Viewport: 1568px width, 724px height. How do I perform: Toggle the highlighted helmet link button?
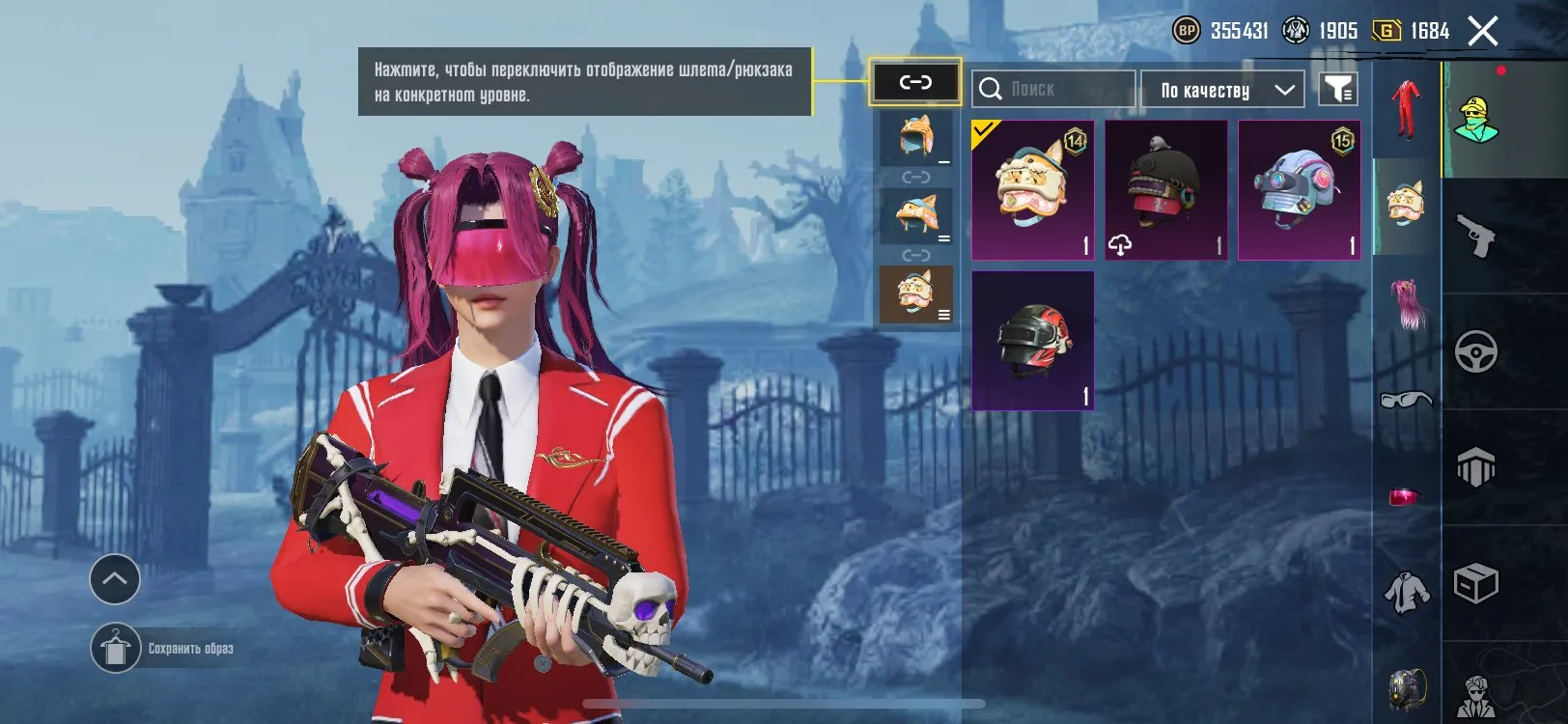pos(915,83)
